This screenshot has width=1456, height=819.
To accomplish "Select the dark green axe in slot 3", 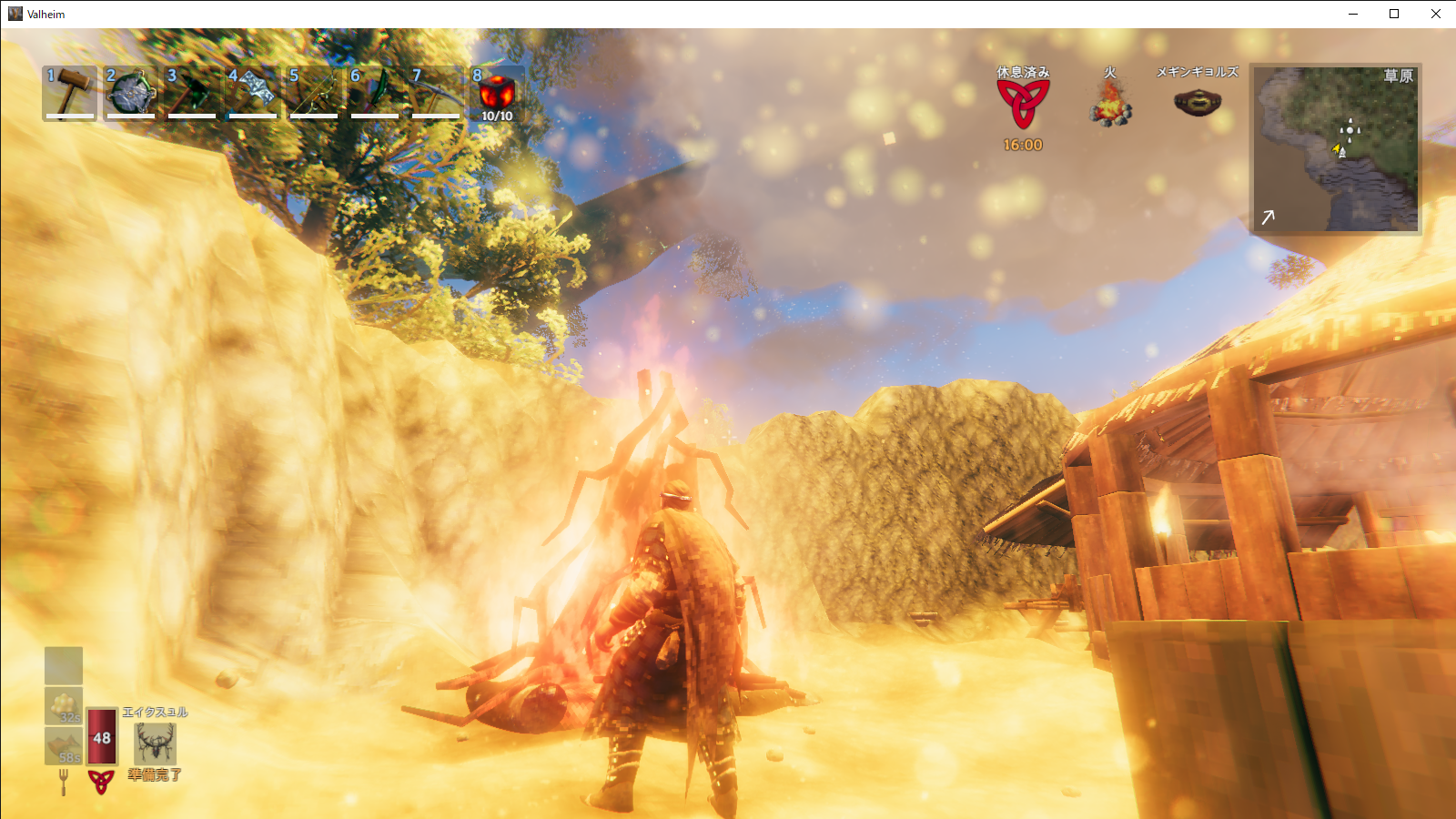I will (x=192, y=92).
